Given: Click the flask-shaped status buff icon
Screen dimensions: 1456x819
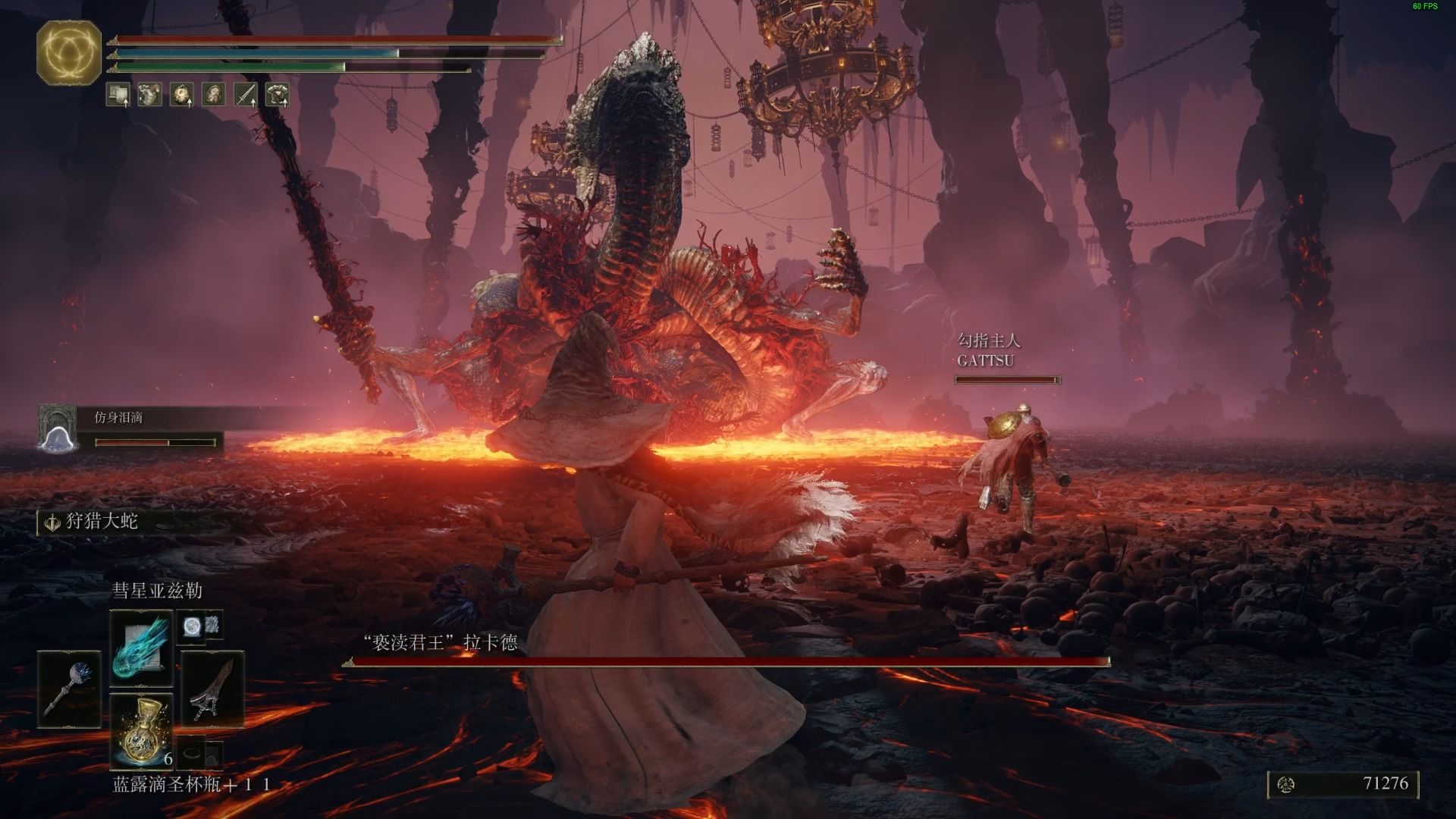Looking at the screenshot, I should [x=149, y=95].
